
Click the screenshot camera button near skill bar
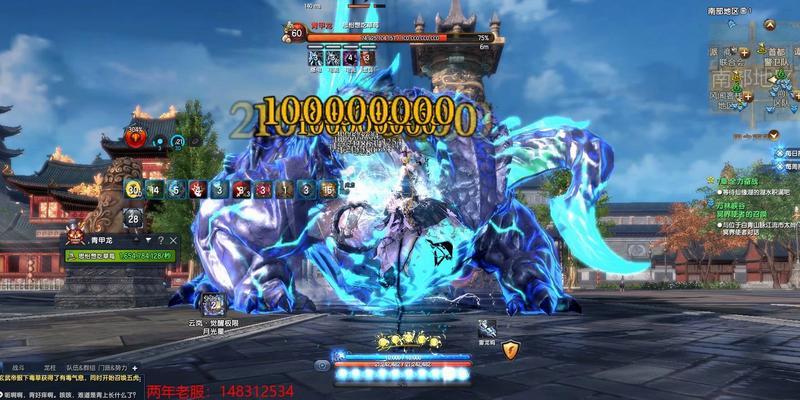click(322, 365)
